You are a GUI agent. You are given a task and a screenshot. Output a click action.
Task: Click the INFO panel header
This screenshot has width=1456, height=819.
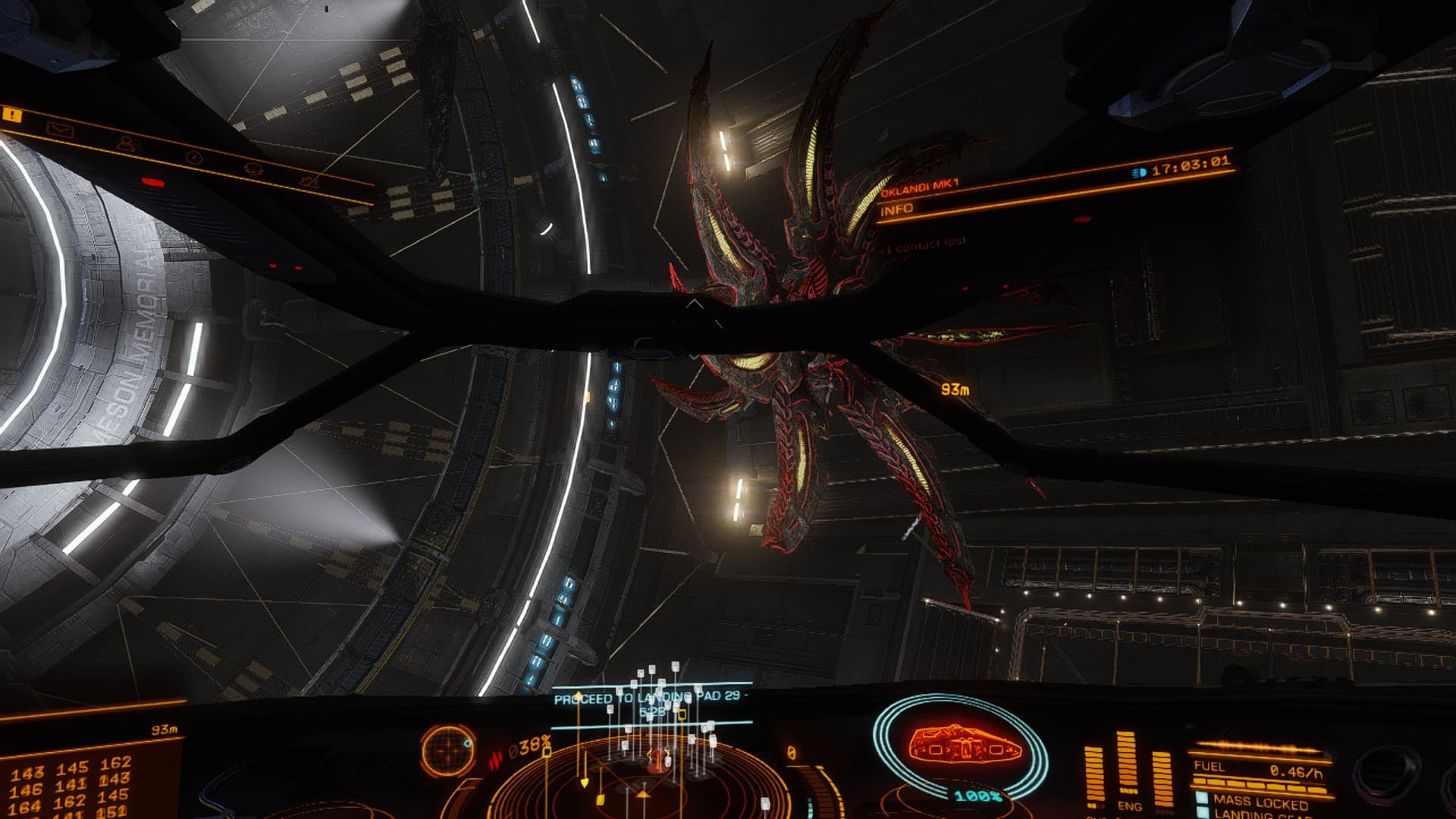897,209
